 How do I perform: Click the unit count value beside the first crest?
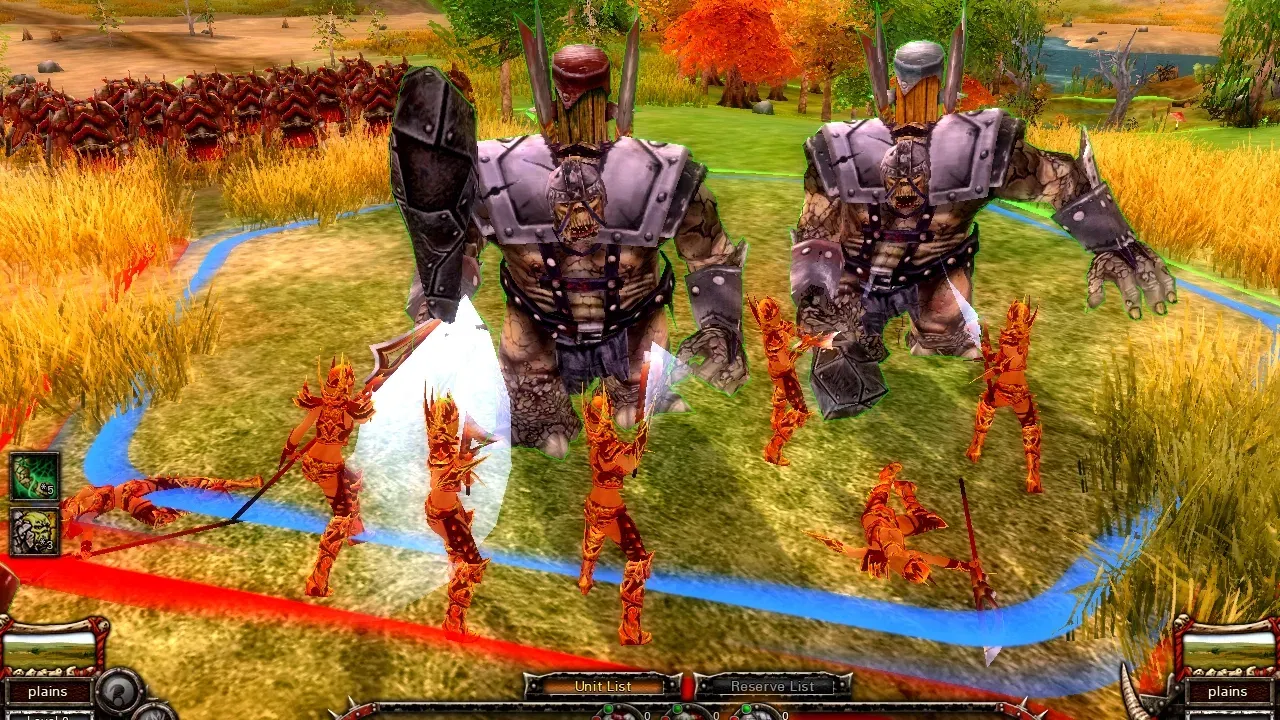(647, 716)
